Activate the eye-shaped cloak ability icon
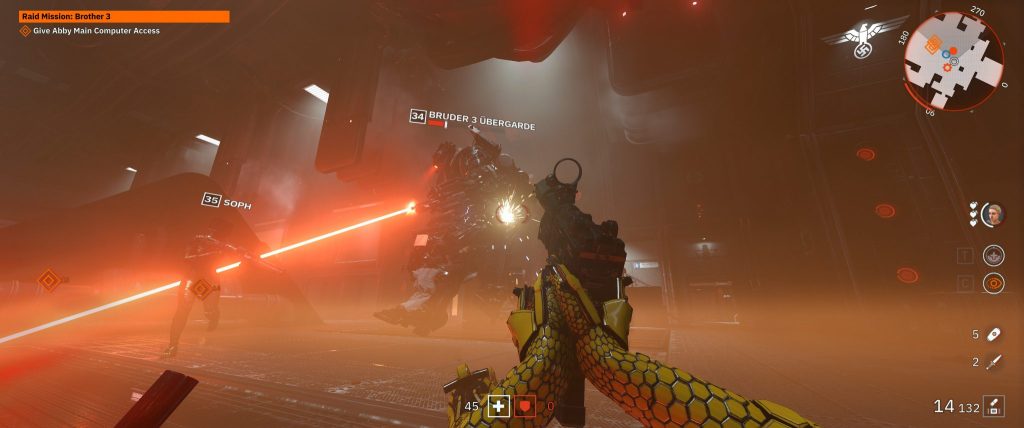This screenshot has width=1024, height=428. click(x=994, y=284)
